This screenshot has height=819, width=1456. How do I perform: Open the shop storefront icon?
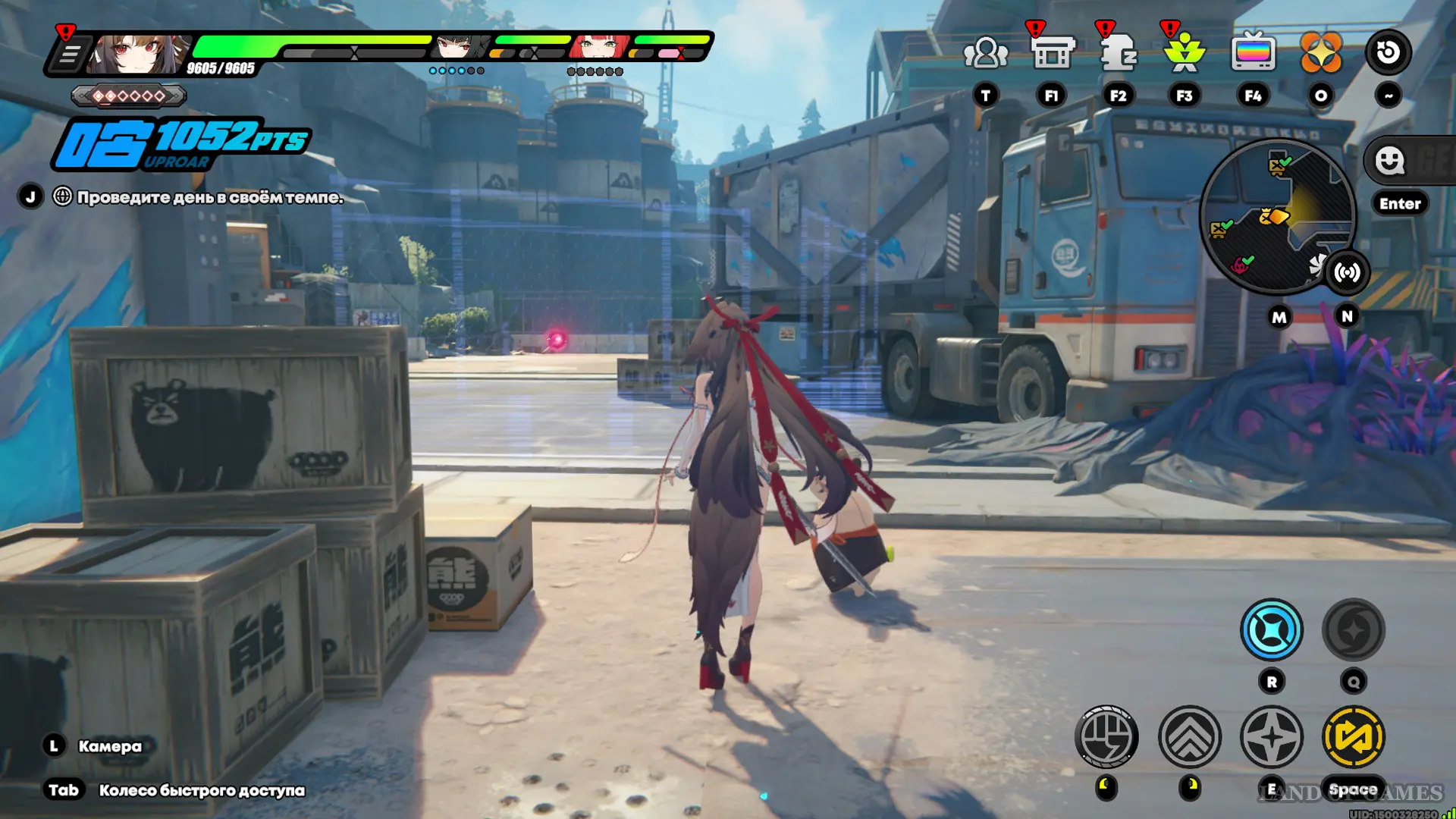click(1052, 53)
